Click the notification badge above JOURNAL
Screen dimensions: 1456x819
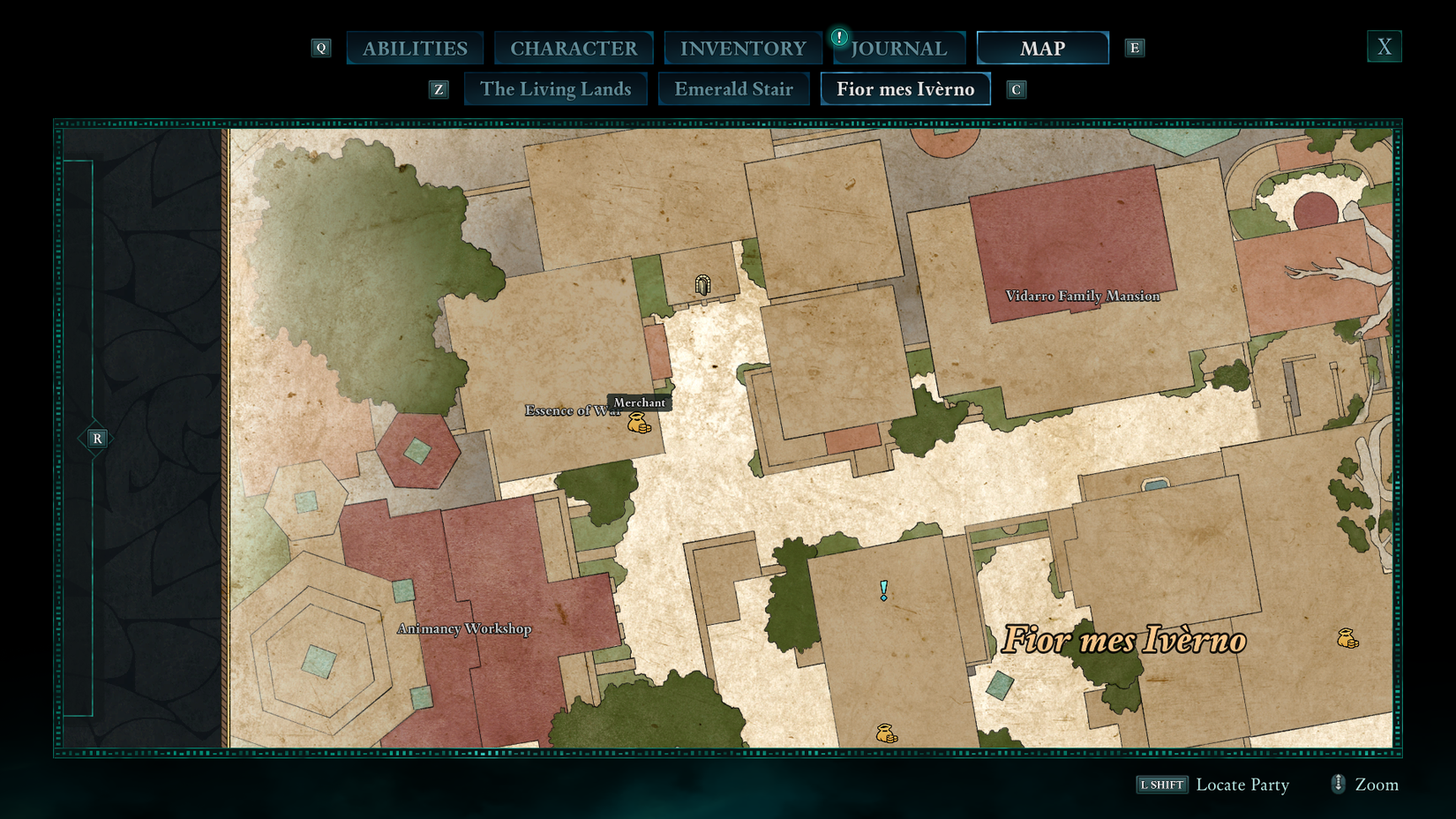[839, 38]
